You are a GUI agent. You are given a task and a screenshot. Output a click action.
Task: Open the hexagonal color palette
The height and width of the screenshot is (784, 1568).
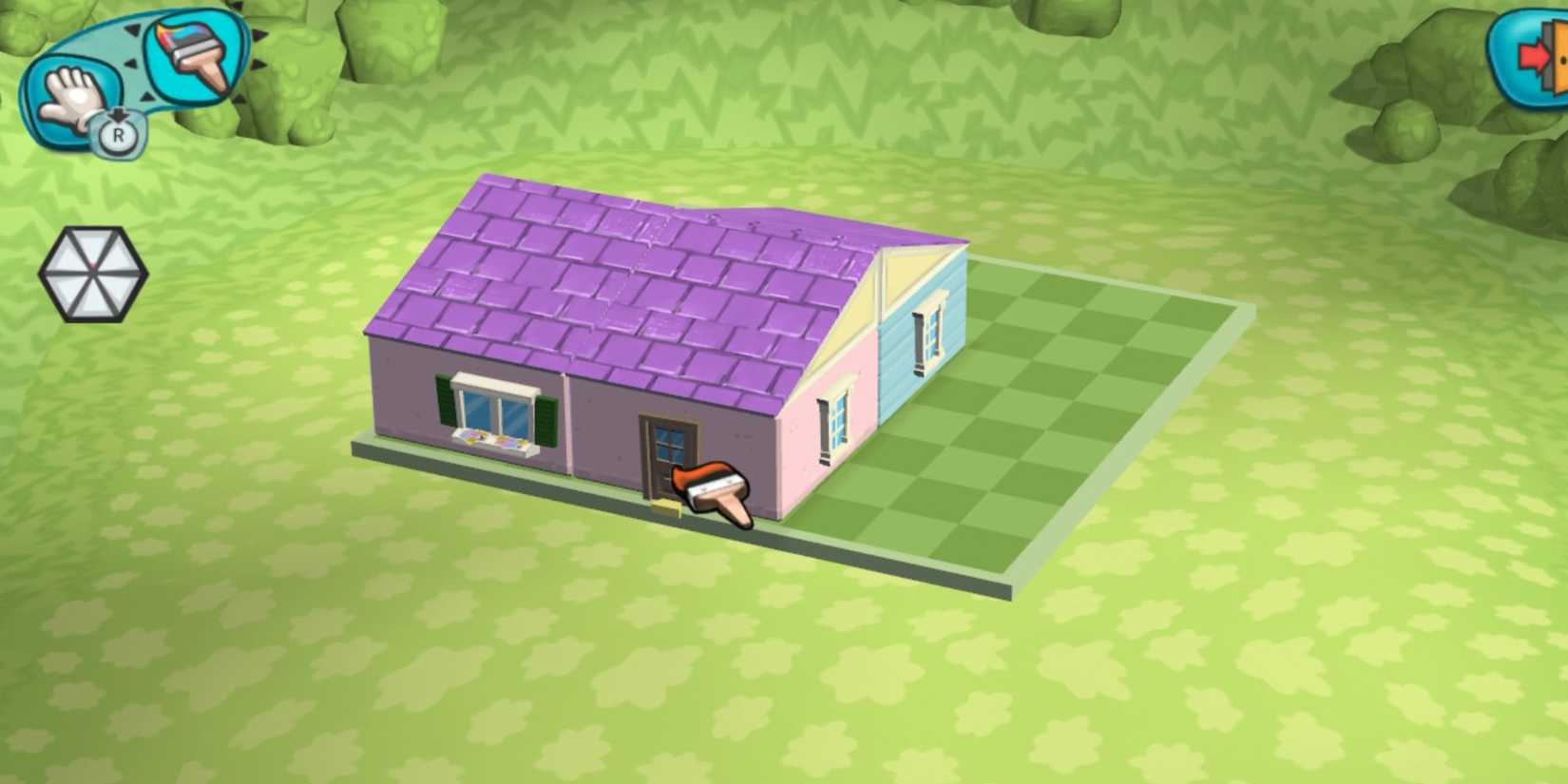tap(93, 274)
